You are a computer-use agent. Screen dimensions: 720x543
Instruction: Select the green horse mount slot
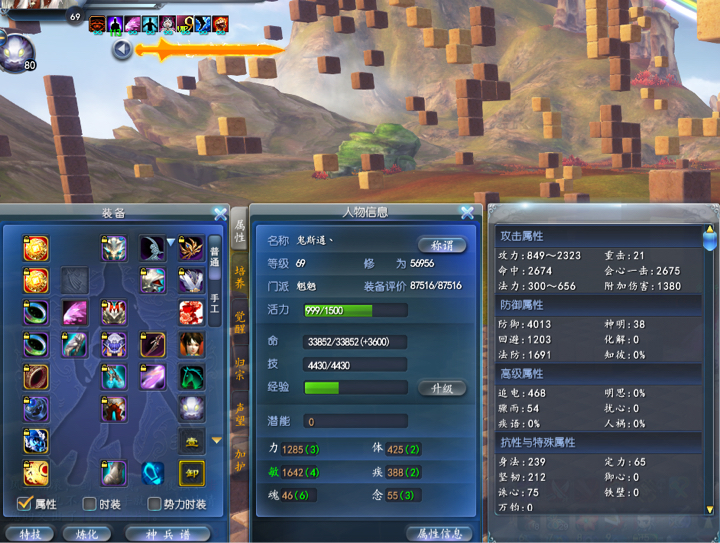[x=191, y=377]
